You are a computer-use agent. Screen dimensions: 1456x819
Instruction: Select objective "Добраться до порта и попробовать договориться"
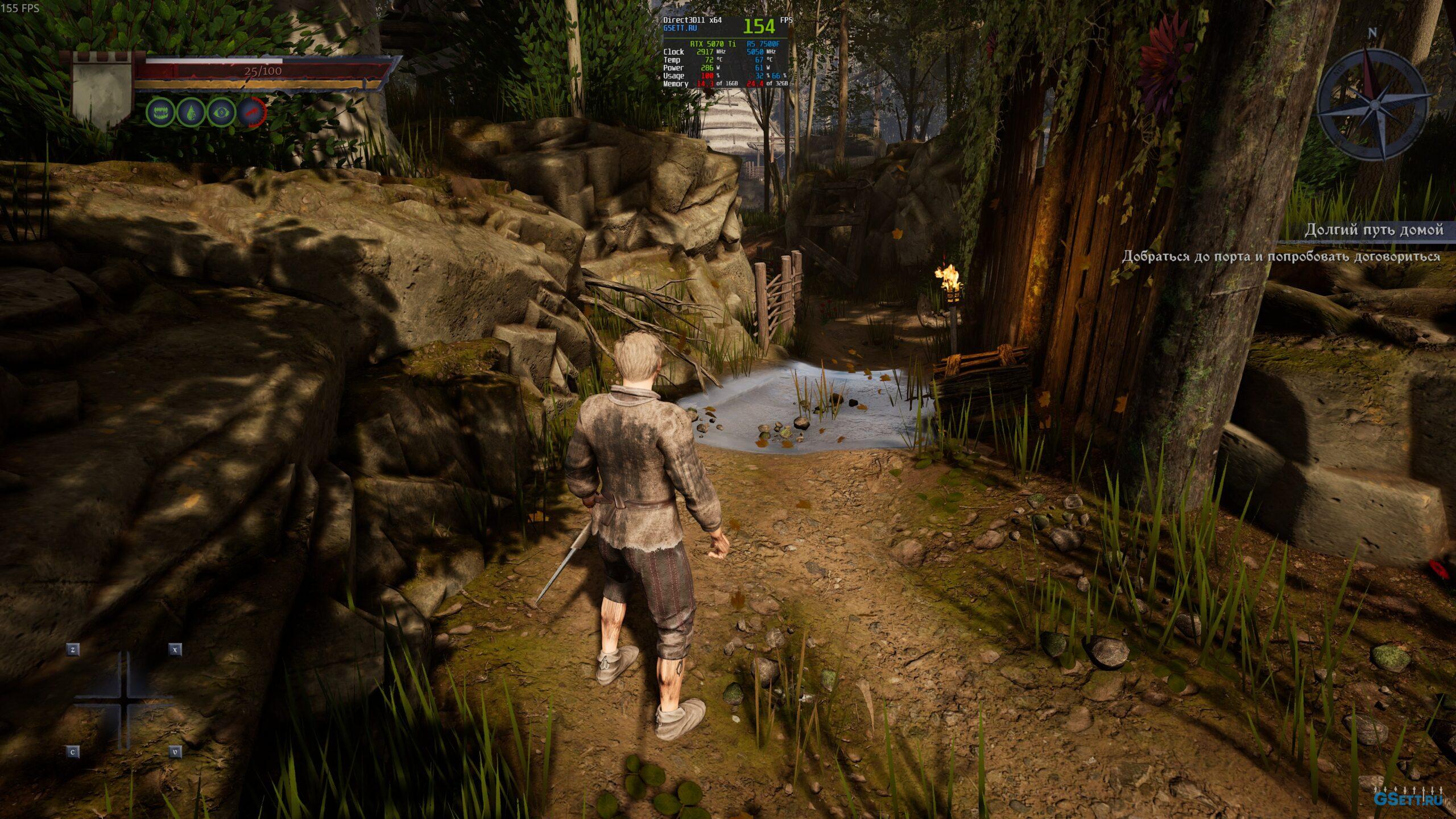click(x=1281, y=257)
